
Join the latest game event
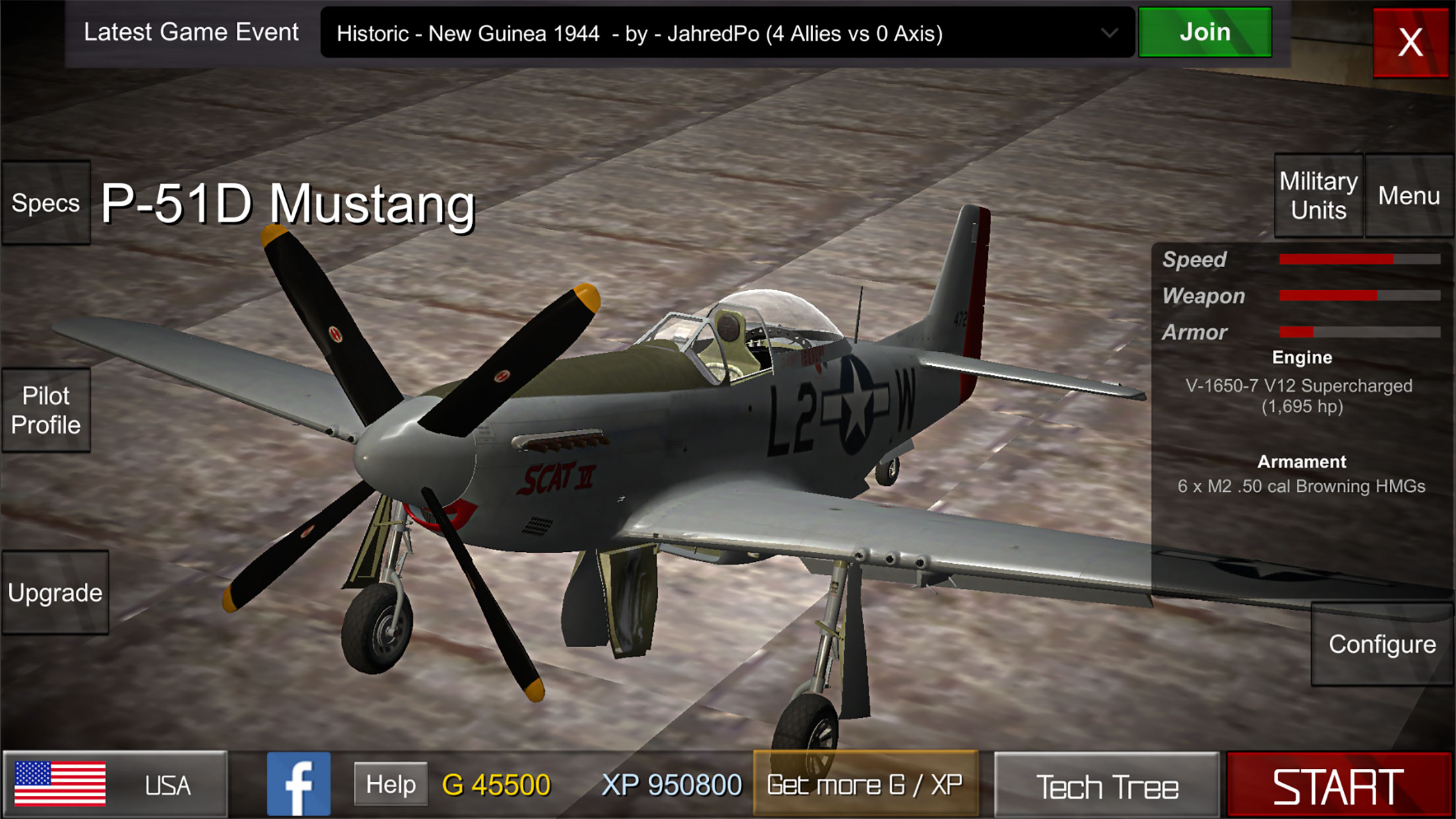1204,32
